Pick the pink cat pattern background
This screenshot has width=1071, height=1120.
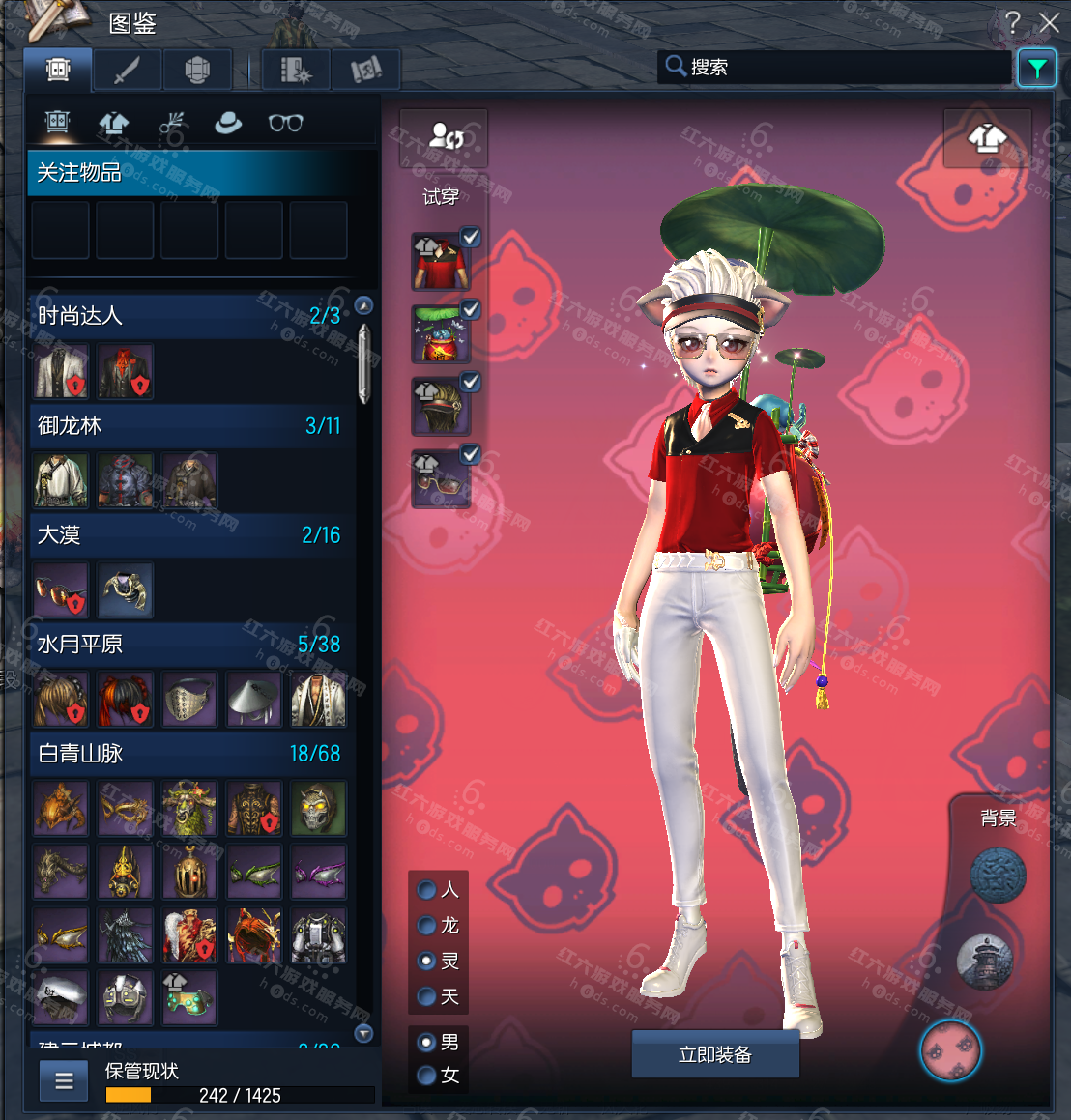(951, 1050)
